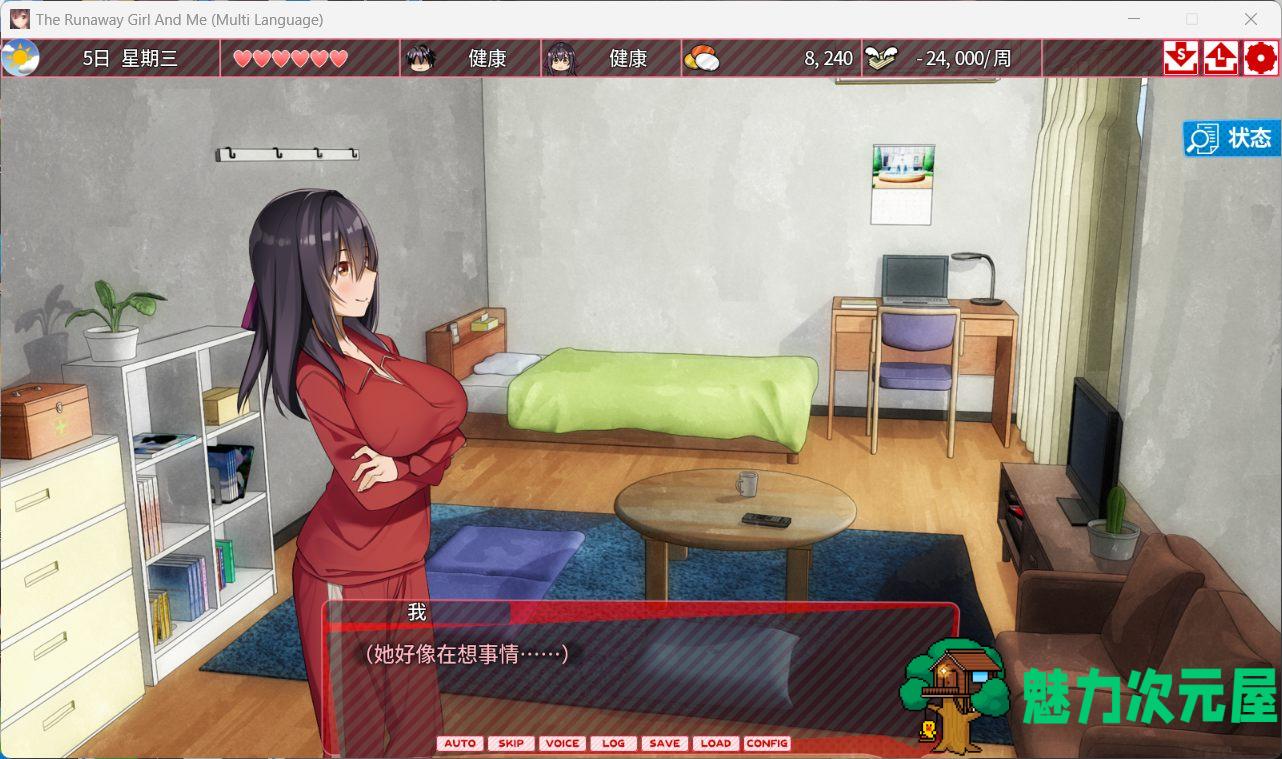The image size is (1282, 759).
Task: Toggle SKIP mode on
Action: click(511, 743)
